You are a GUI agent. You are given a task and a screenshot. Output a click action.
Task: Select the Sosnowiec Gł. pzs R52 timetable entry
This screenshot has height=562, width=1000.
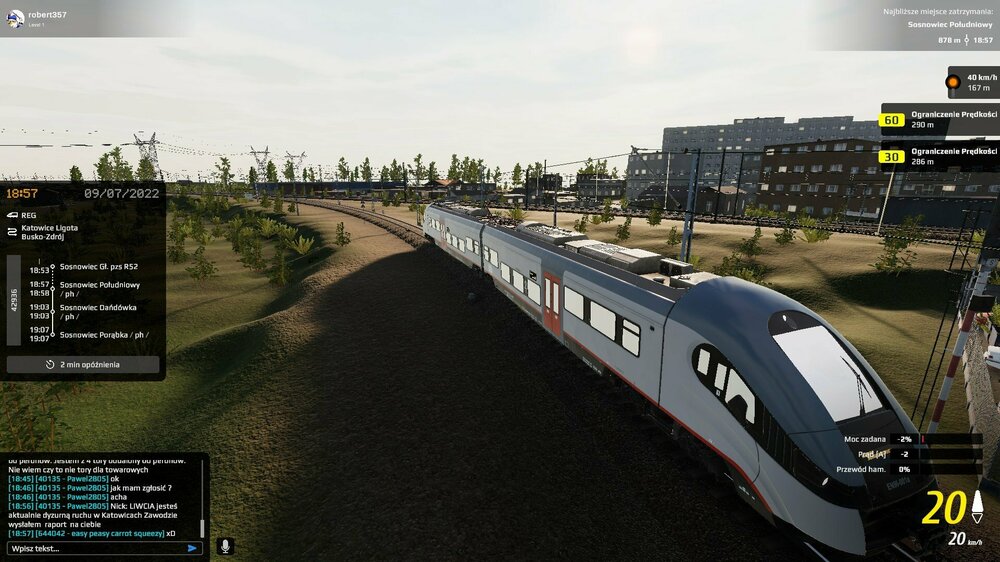(98, 267)
